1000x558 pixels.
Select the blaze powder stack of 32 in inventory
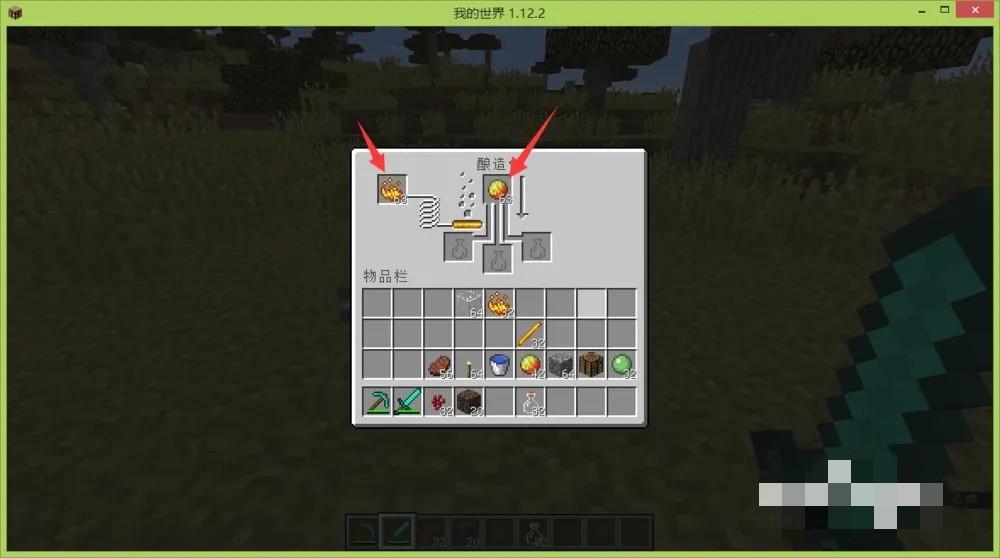pyautogui.click(x=499, y=302)
